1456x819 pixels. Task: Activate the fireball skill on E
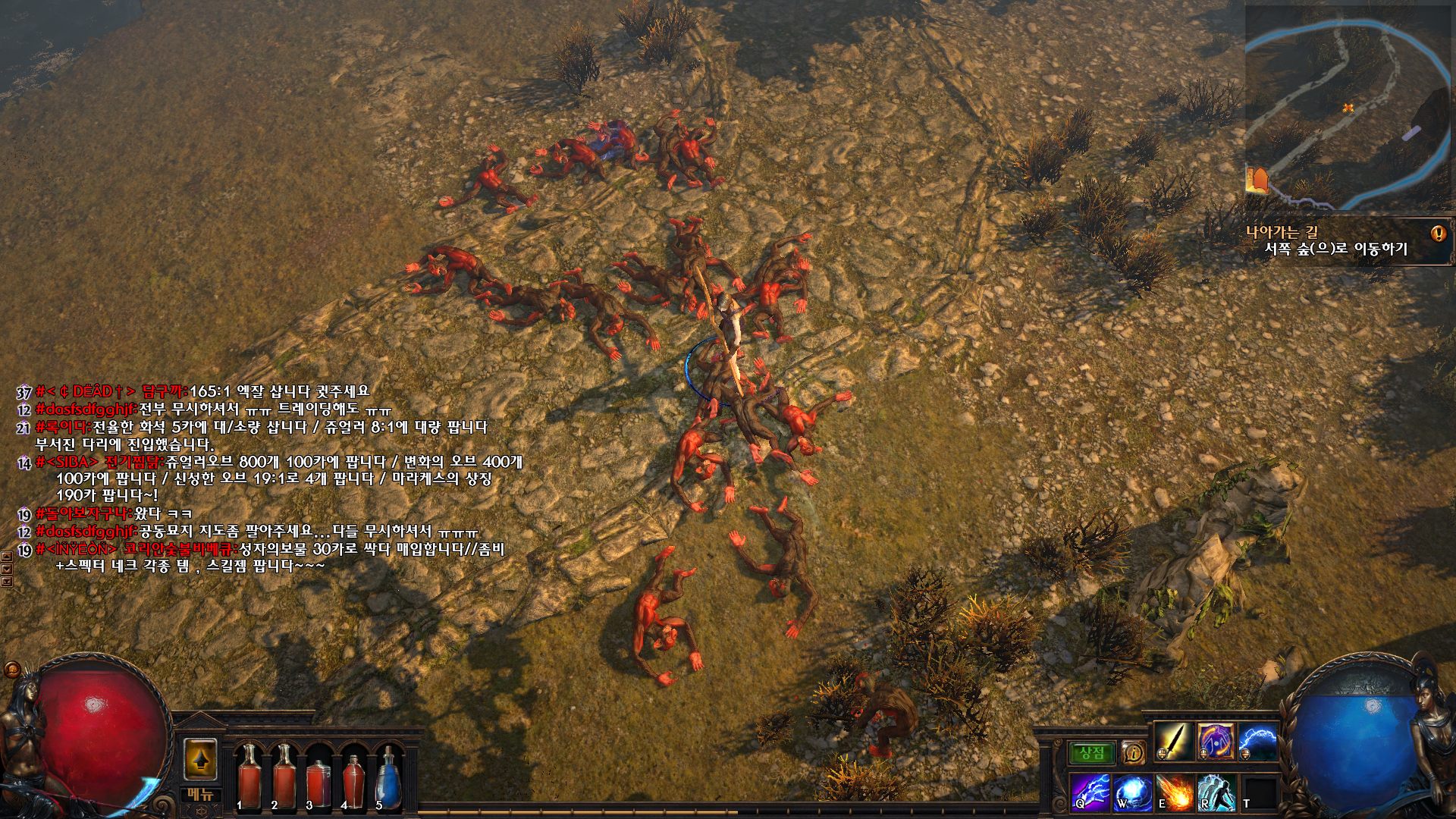pos(1174,792)
